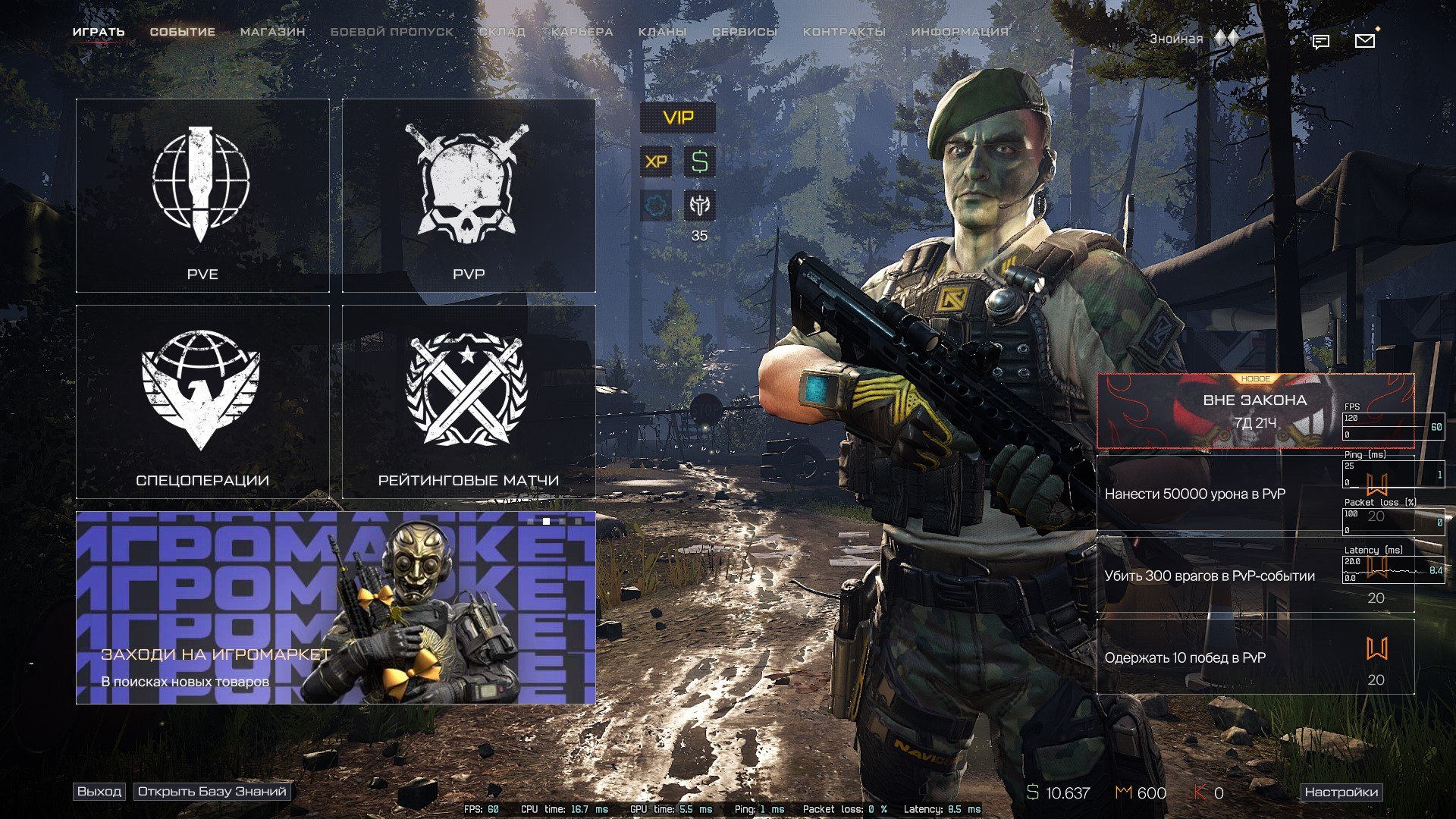Screen dimensions: 1456x819
Task: Open the Игромаркет promo banner
Action: (x=335, y=607)
